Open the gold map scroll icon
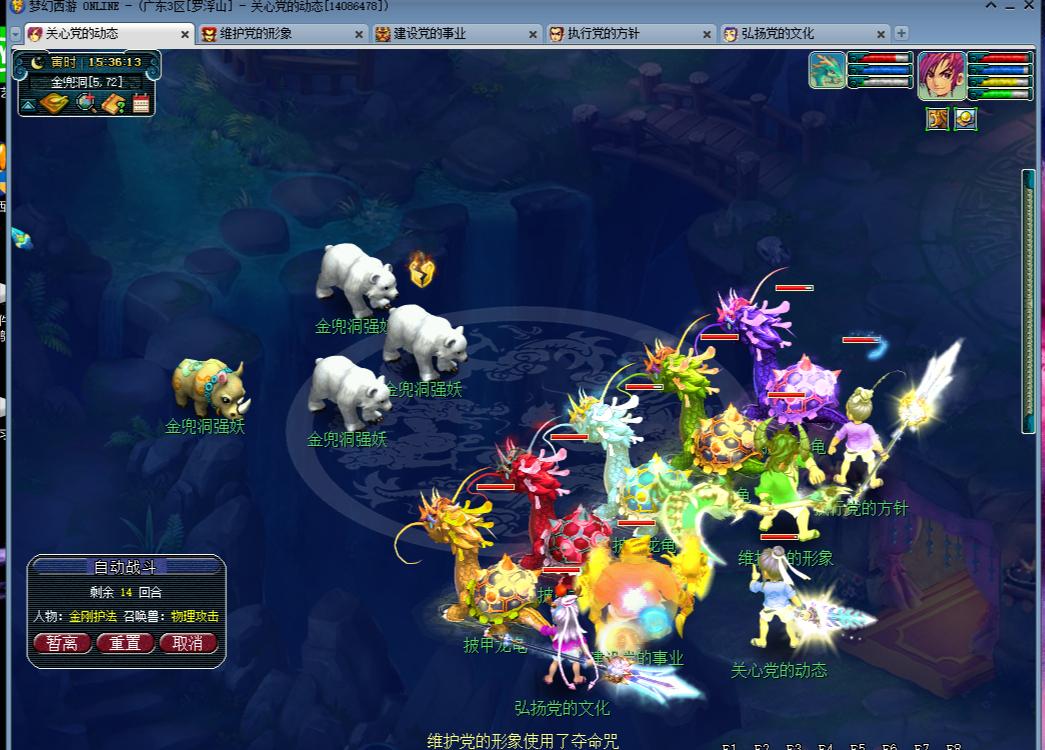 [54, 103]
